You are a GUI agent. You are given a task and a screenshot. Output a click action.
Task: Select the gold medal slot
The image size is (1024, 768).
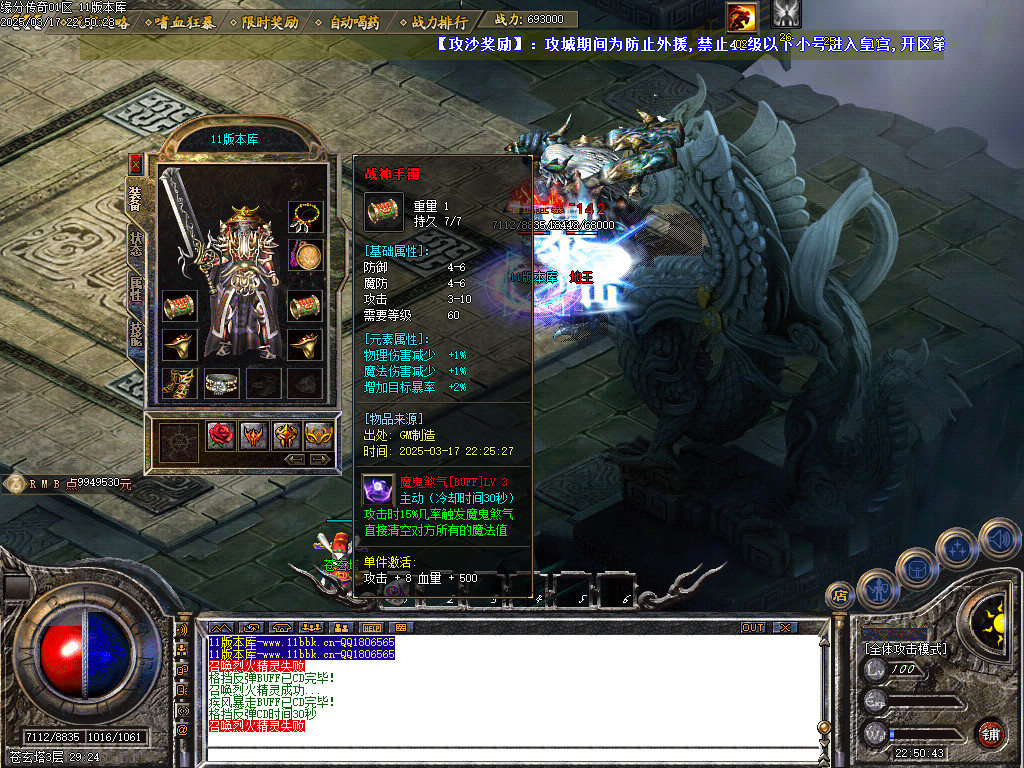[x=306, y=255]
